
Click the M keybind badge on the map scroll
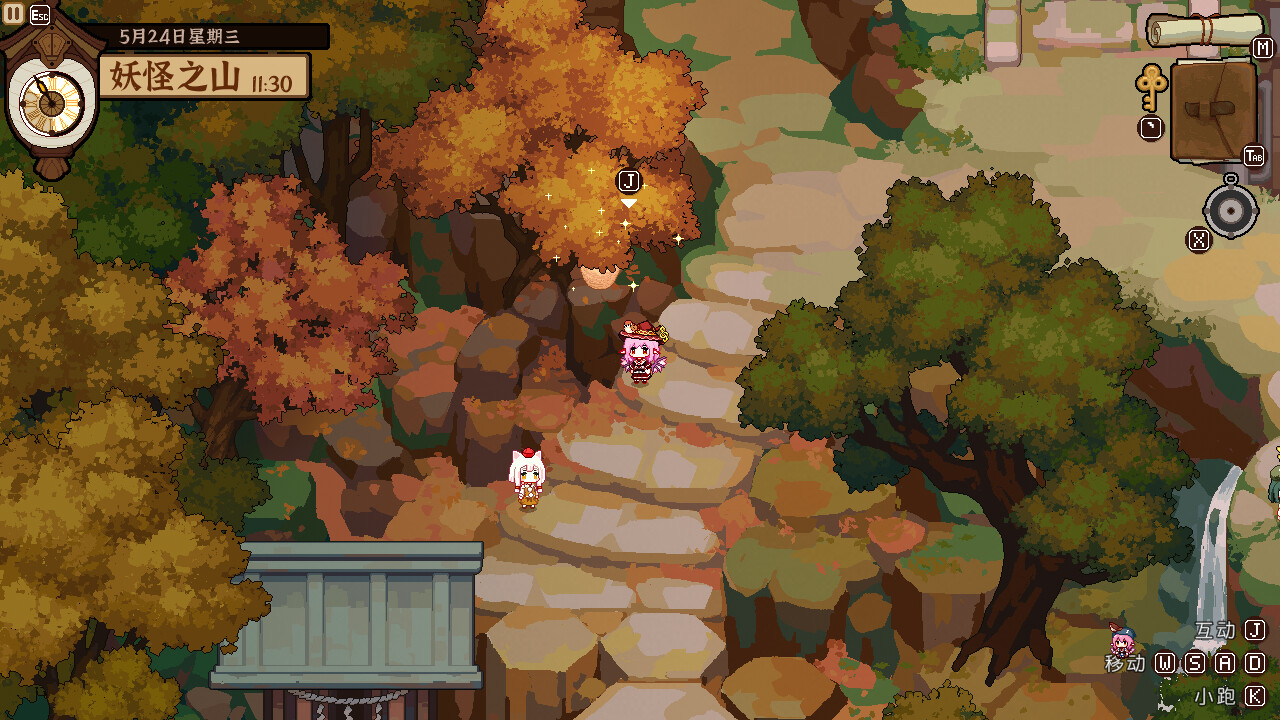(x=1260, y=48)
